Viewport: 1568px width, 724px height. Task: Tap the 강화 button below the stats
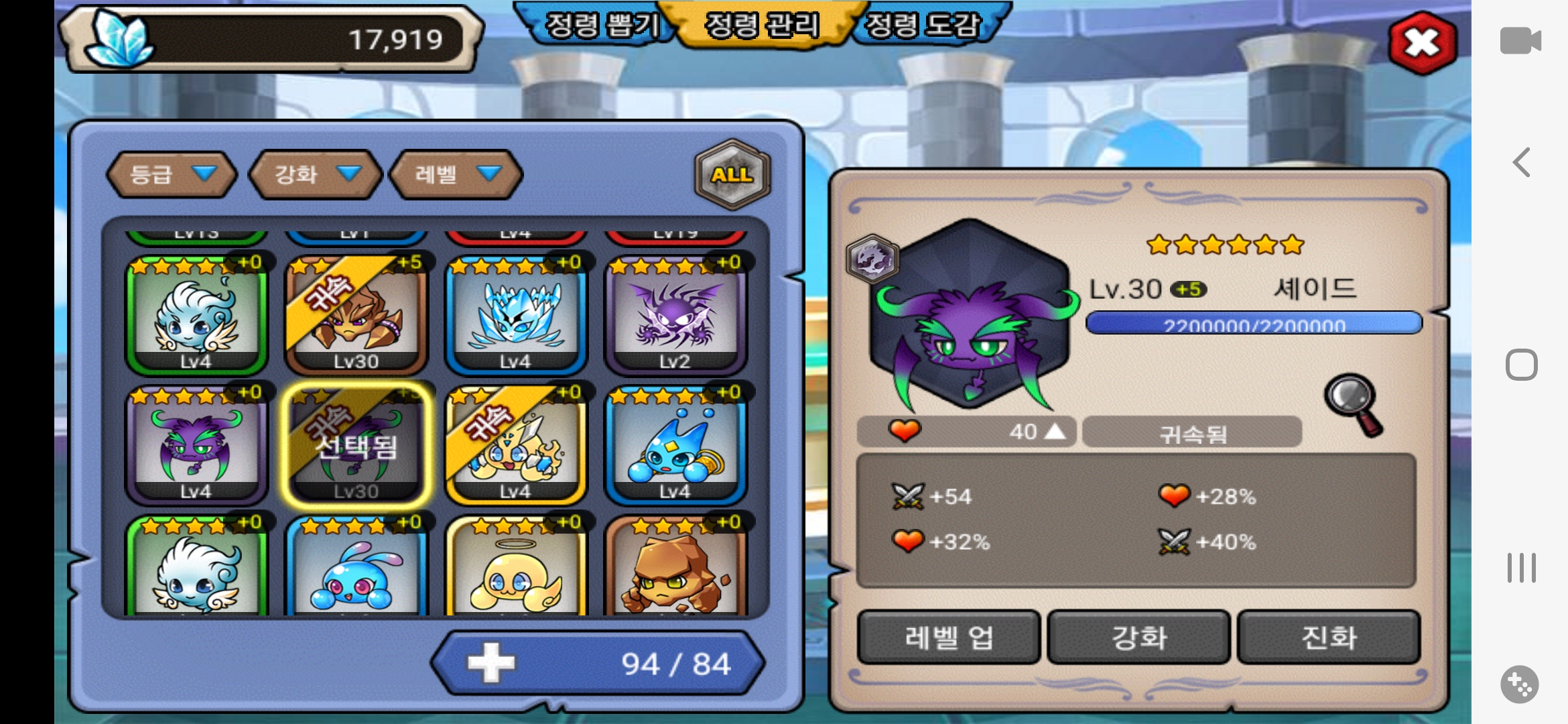click(x=1138, y=637)
